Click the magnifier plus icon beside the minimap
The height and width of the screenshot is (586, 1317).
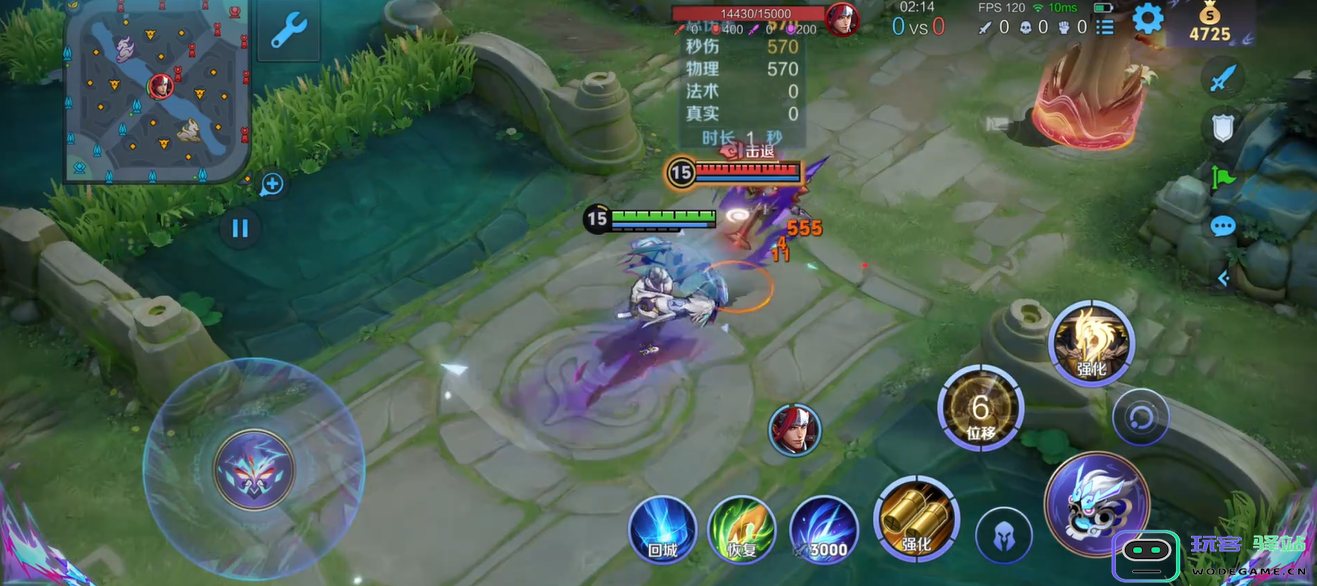click(x=272, y=184)
